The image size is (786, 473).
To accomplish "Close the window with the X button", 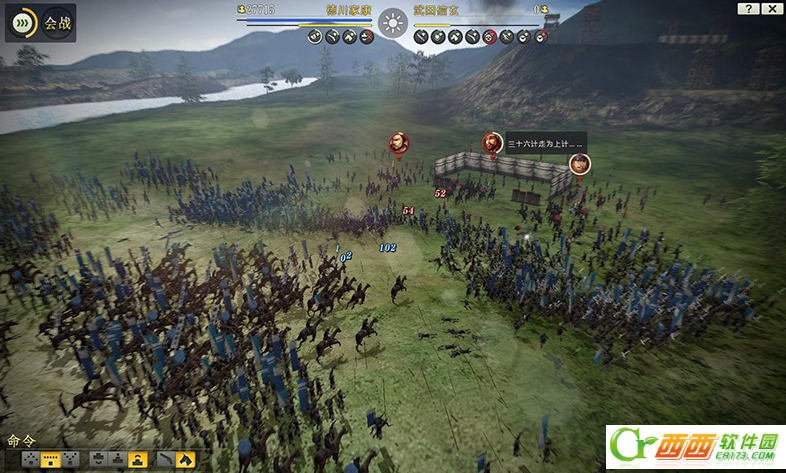I will point(772,9).
